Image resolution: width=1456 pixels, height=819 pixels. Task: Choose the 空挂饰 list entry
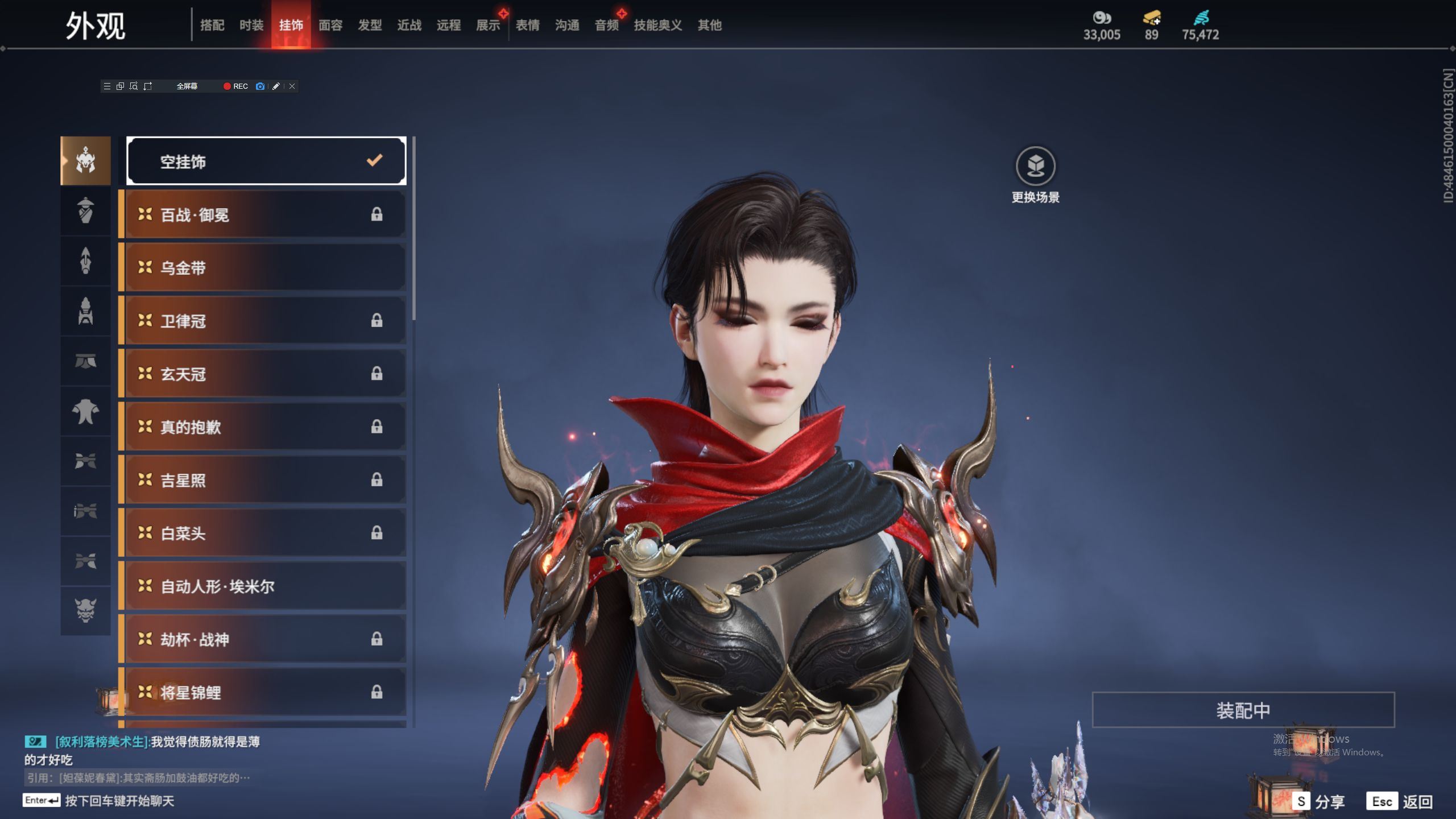pos(266,162)
